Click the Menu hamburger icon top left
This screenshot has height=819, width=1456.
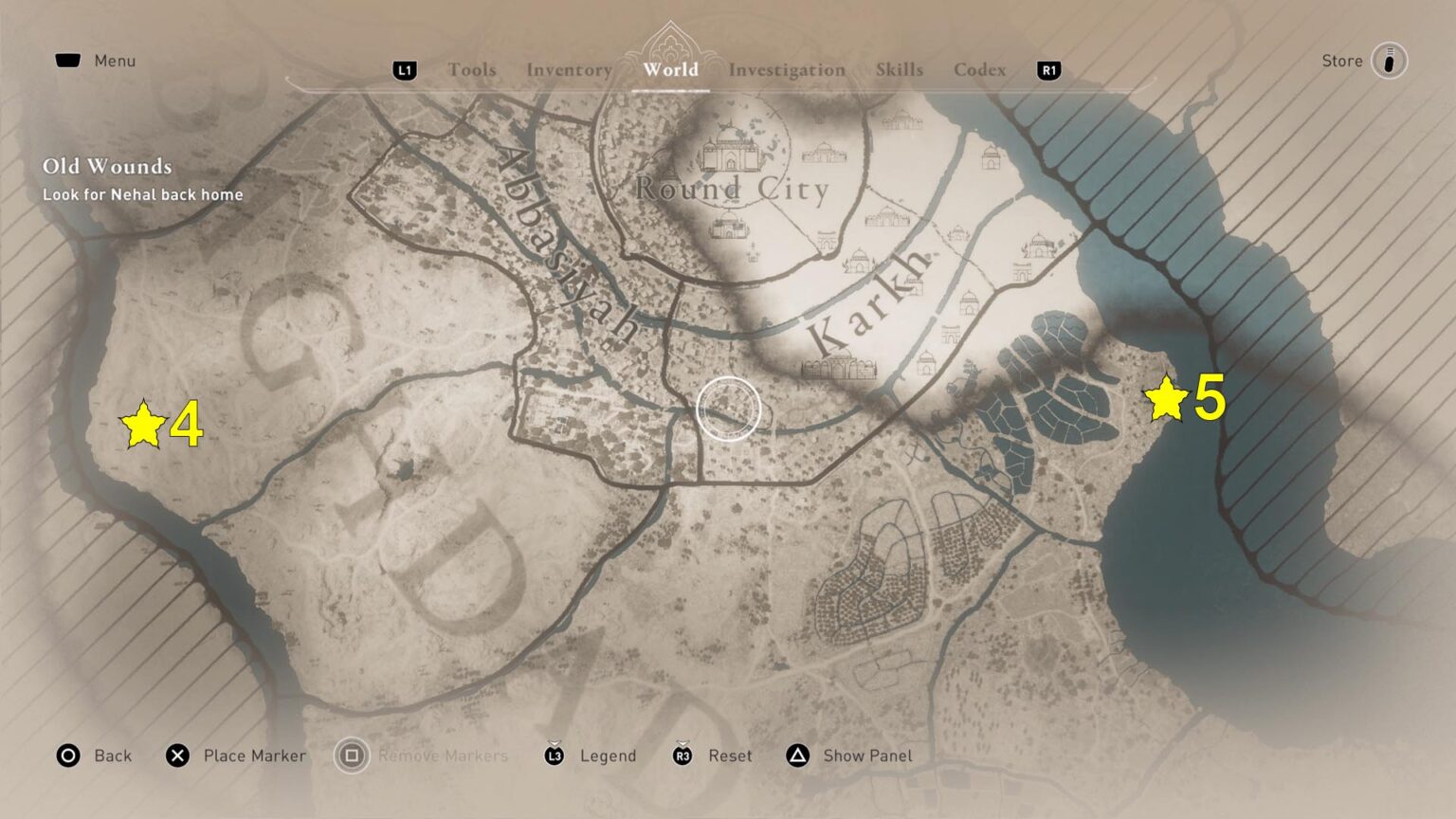pyautogui.click(x=68, y=60)
